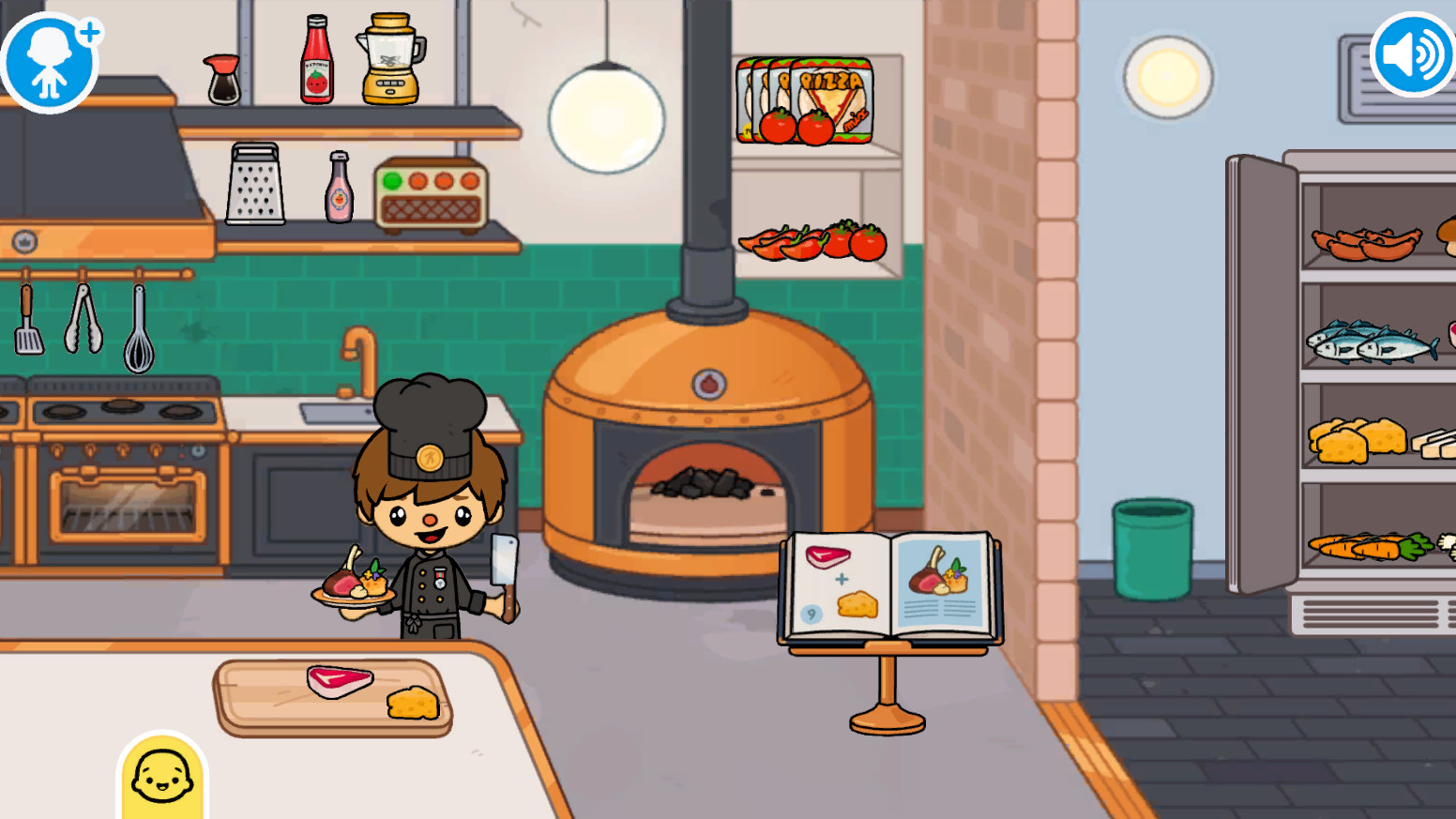The image size is (1456, 819).
Task: Open the character creator icon top left
Action: coord(50,60)
